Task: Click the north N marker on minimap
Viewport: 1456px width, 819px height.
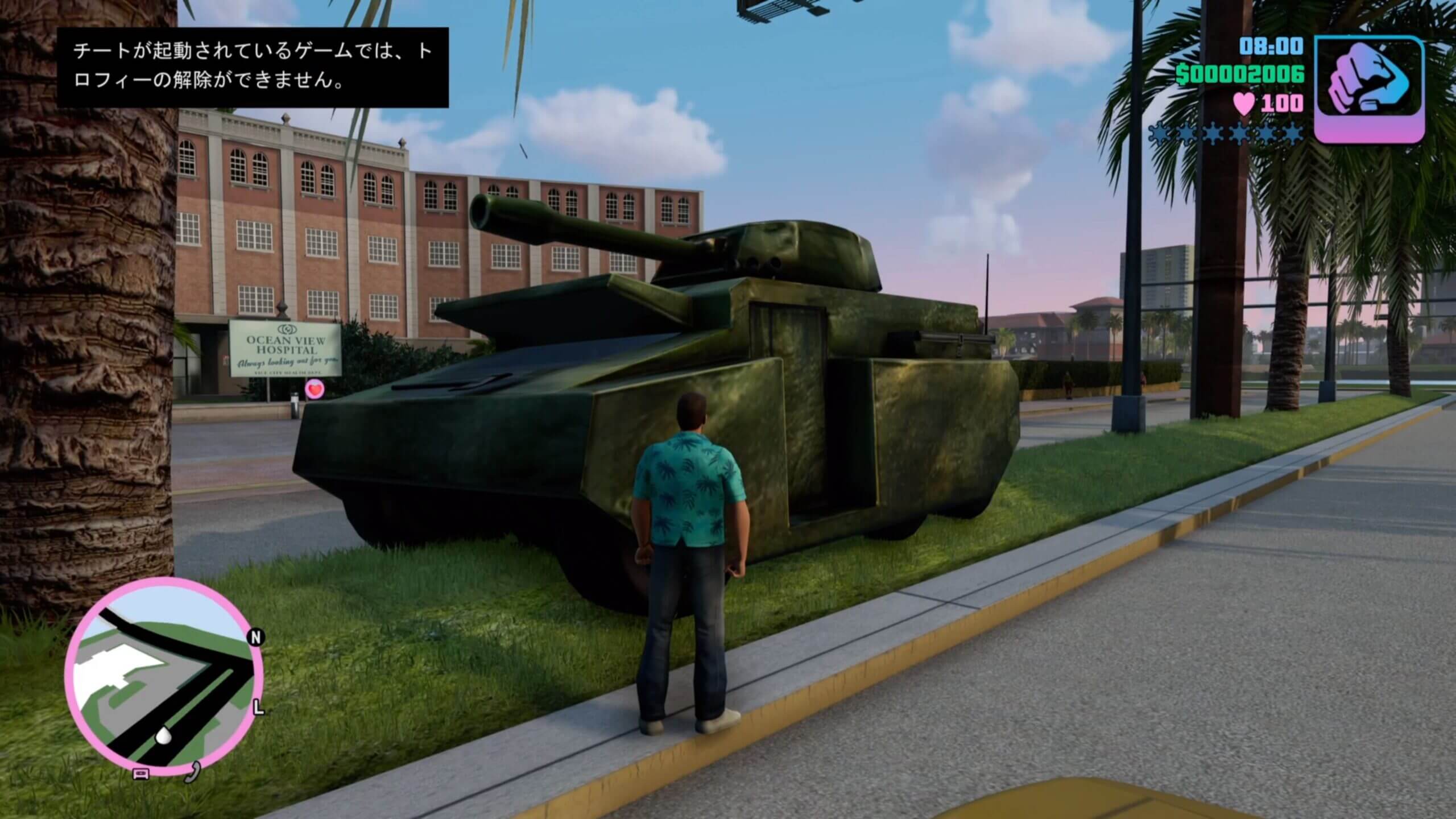Action: point(256,638)
